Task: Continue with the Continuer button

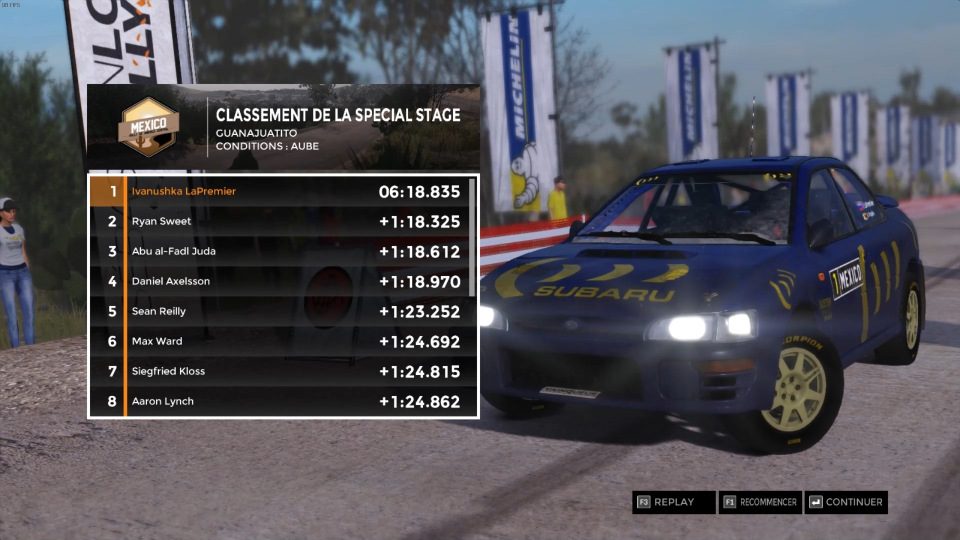Action: (846, 502)
